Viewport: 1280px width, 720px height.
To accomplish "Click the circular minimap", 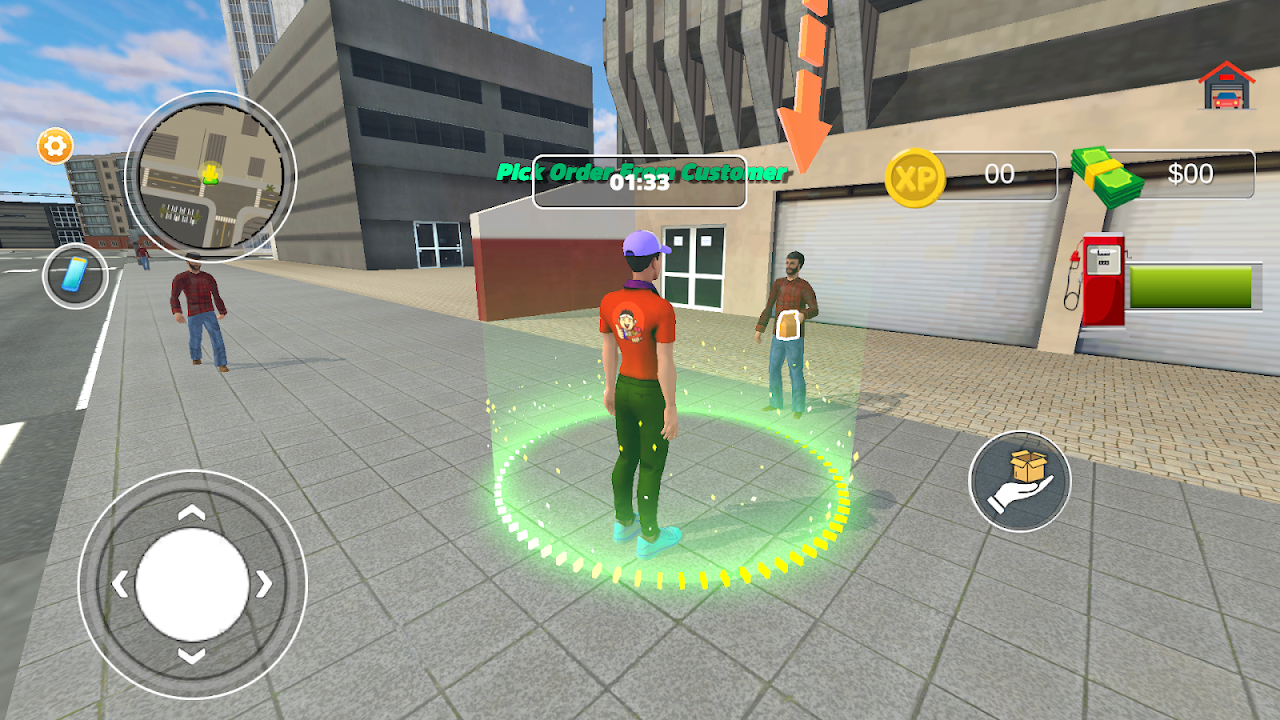I will point(211,177).
